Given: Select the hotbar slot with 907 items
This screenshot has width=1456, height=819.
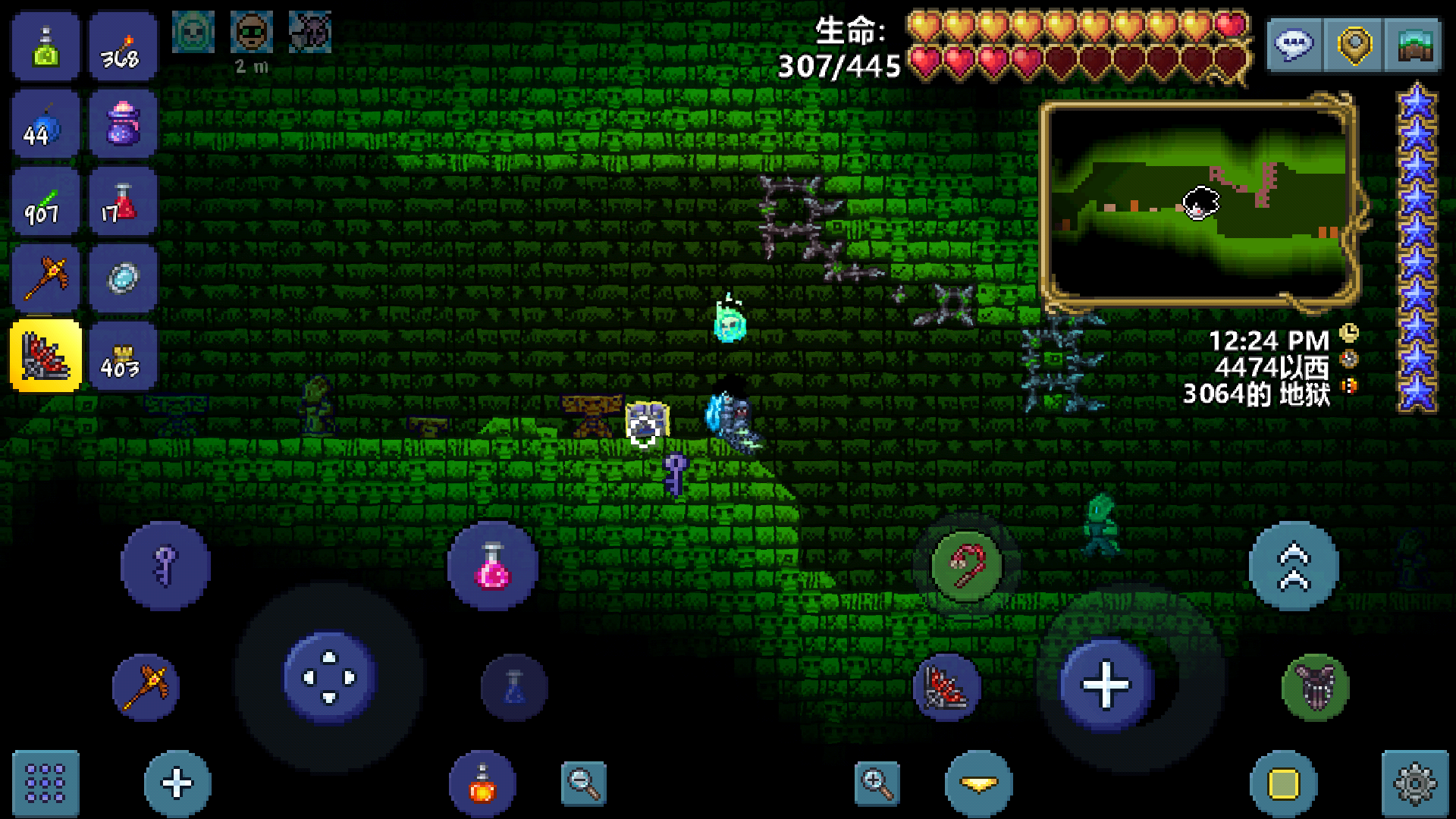Looking at the screenshot, I should click(x=45, y=202).
